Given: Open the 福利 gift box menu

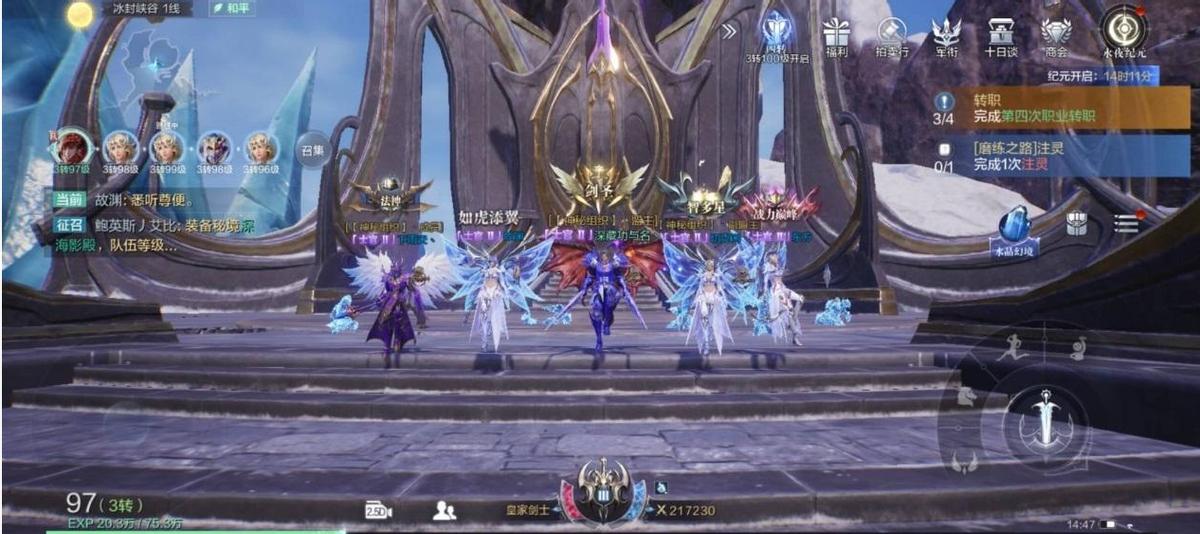Looking at the screenshot, I should tap(835, 36).
